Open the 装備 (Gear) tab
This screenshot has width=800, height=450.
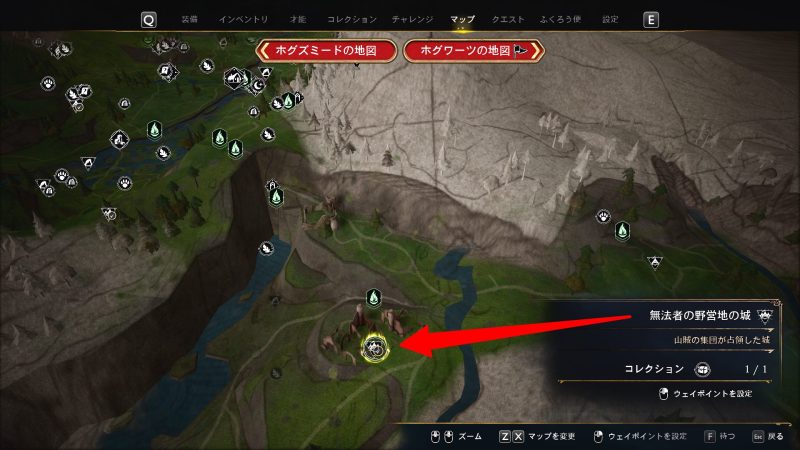[190, 19]
